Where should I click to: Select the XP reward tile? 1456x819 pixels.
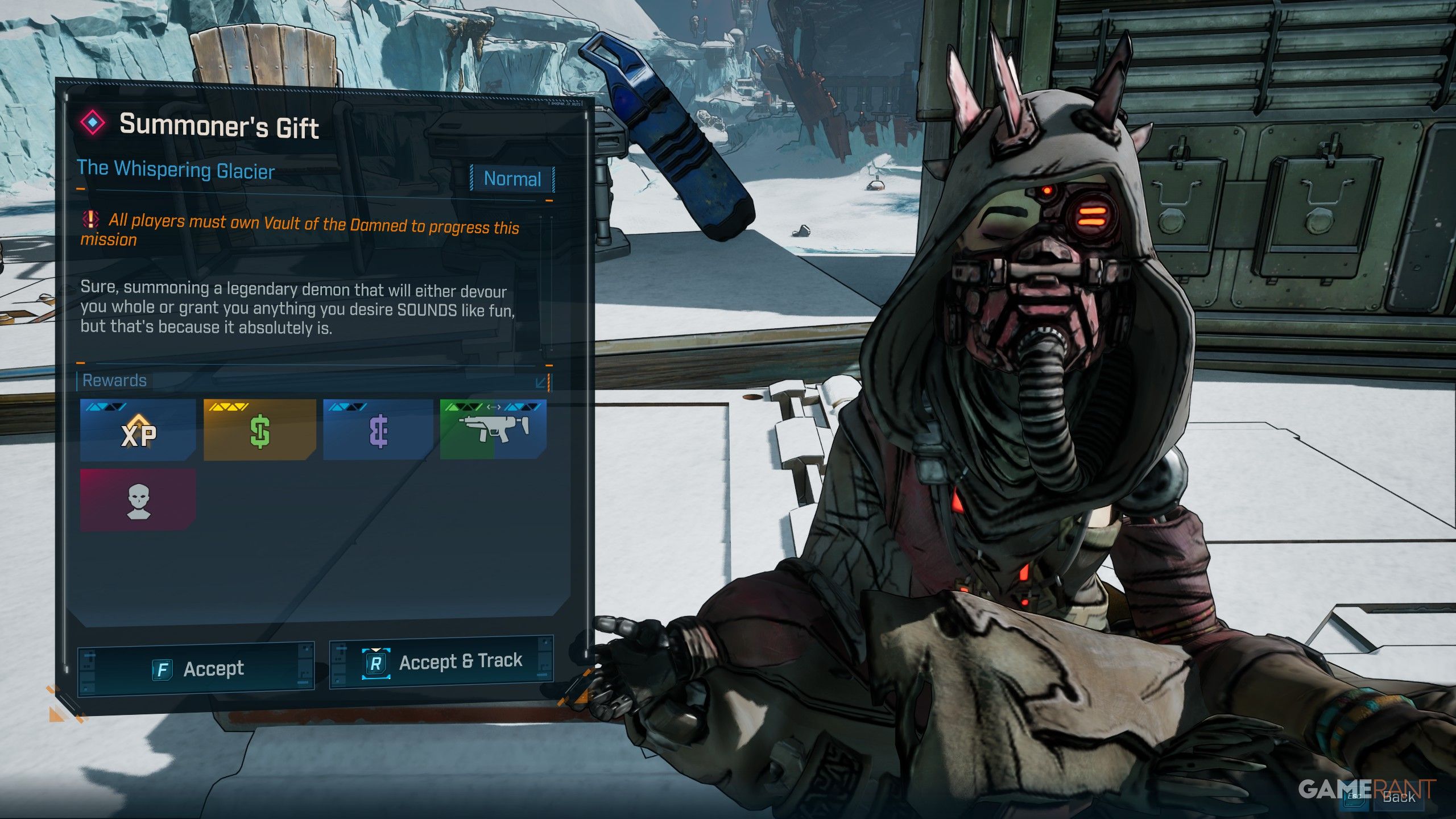(138, 431)
